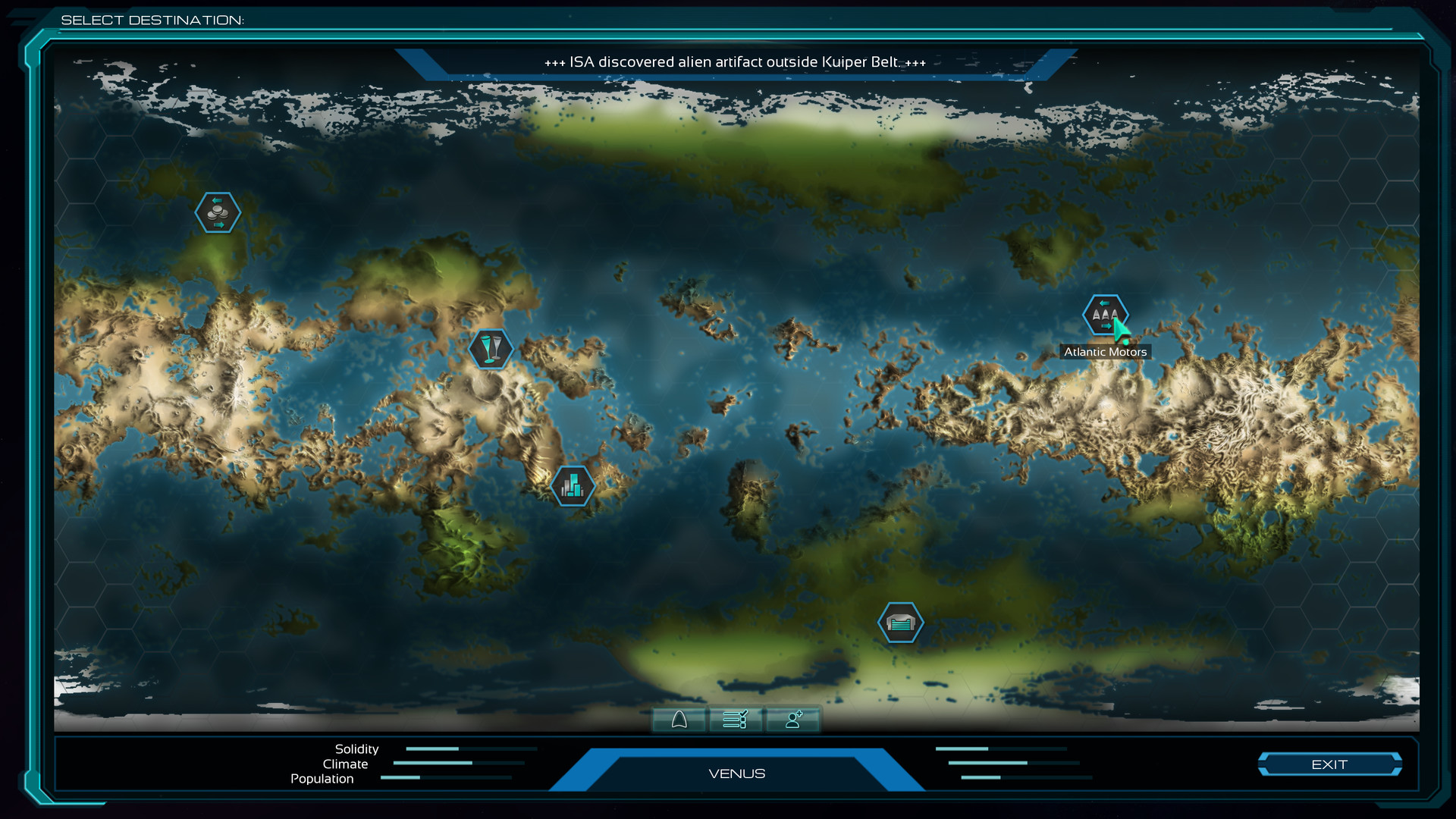Open the Atlantic Motors factory icon
Image resolution: width=1456 pixels, height=819 pixels.
1105,313
